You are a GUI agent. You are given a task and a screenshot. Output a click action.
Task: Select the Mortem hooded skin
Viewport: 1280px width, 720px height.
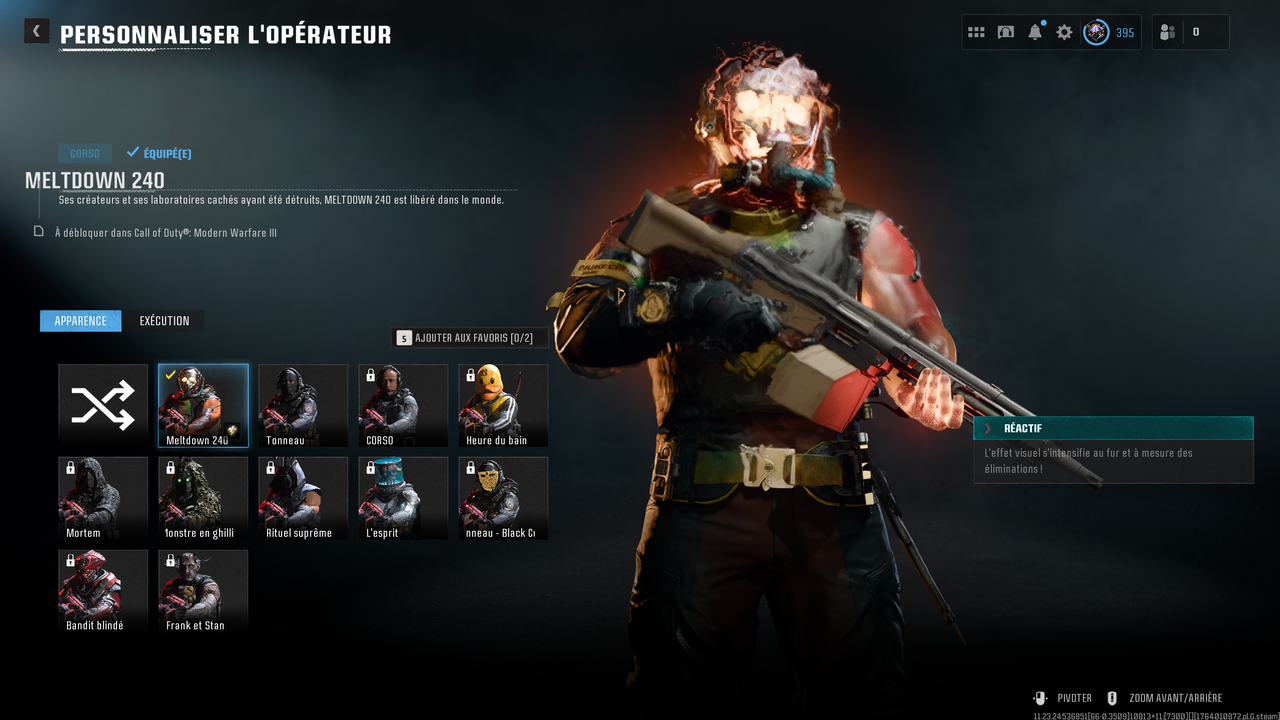coord(103,498)
